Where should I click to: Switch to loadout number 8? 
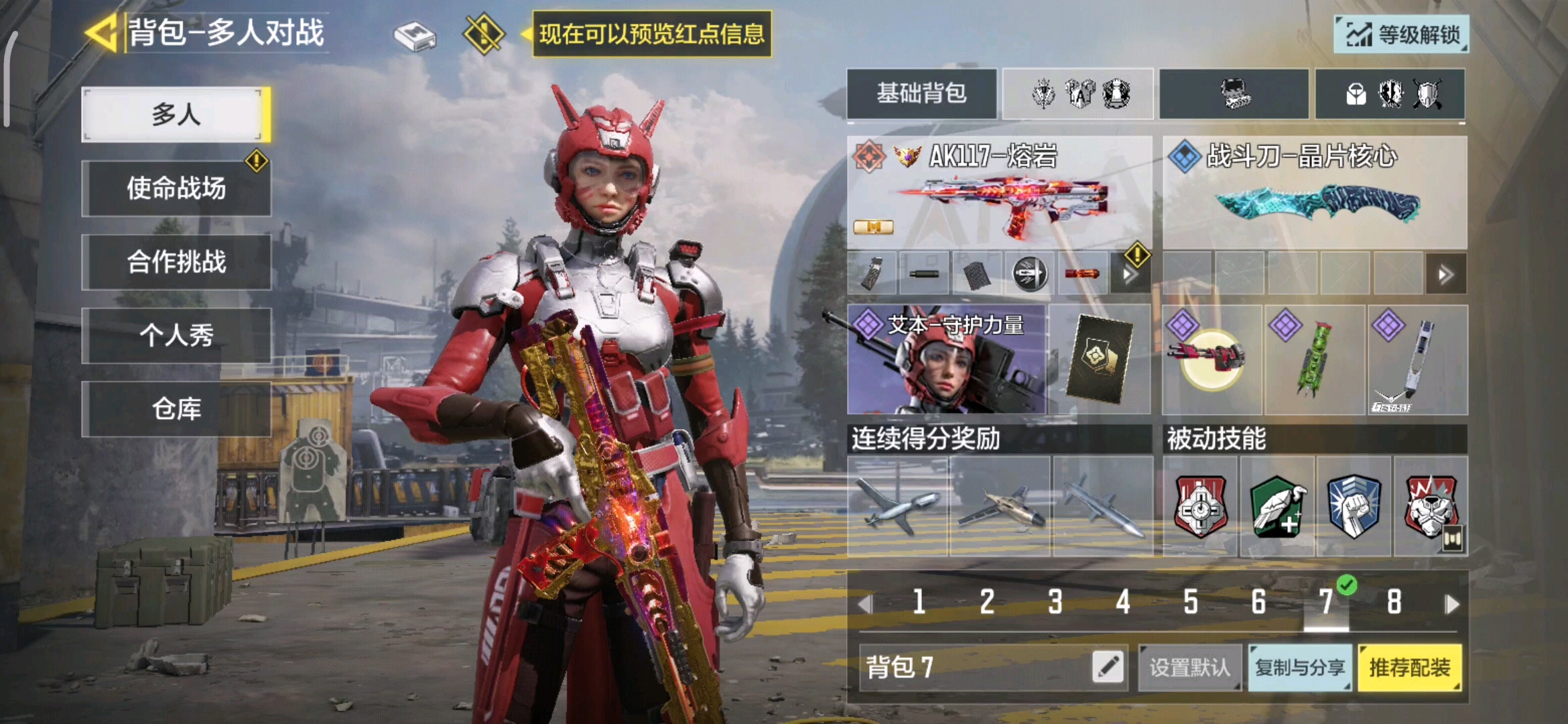(x=1394, y=602)
